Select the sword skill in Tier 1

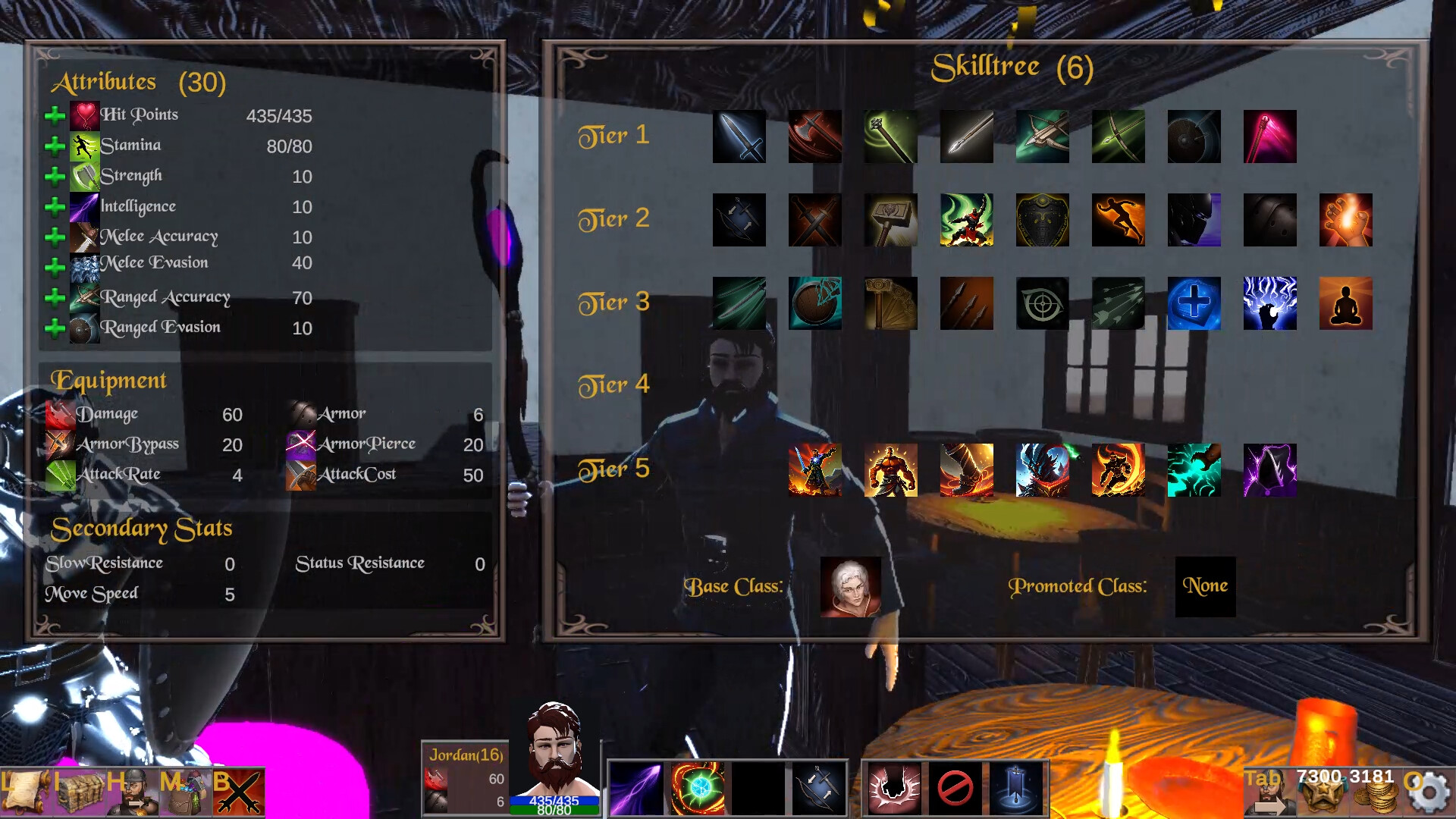[x=739, y=137]
